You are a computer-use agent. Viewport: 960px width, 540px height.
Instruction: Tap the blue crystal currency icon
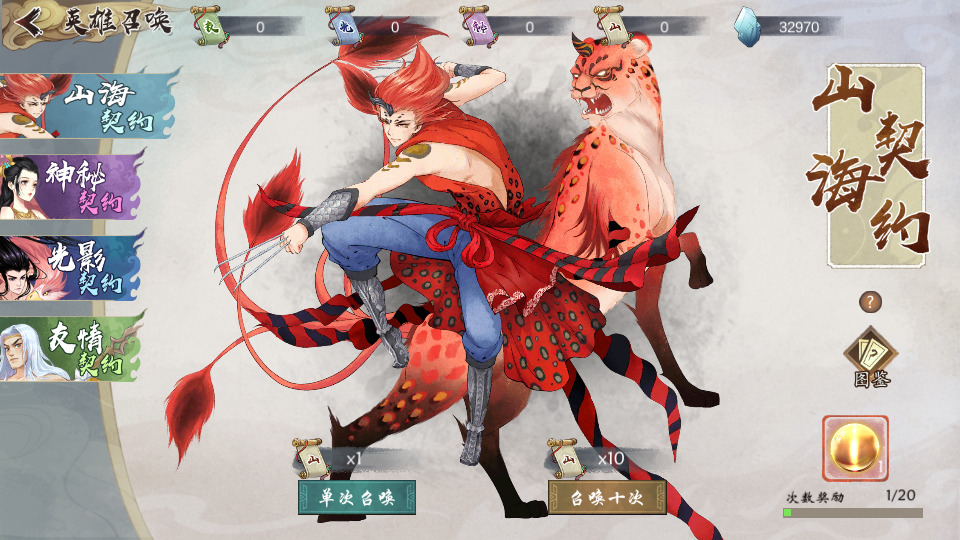click(x=748, y=25)
